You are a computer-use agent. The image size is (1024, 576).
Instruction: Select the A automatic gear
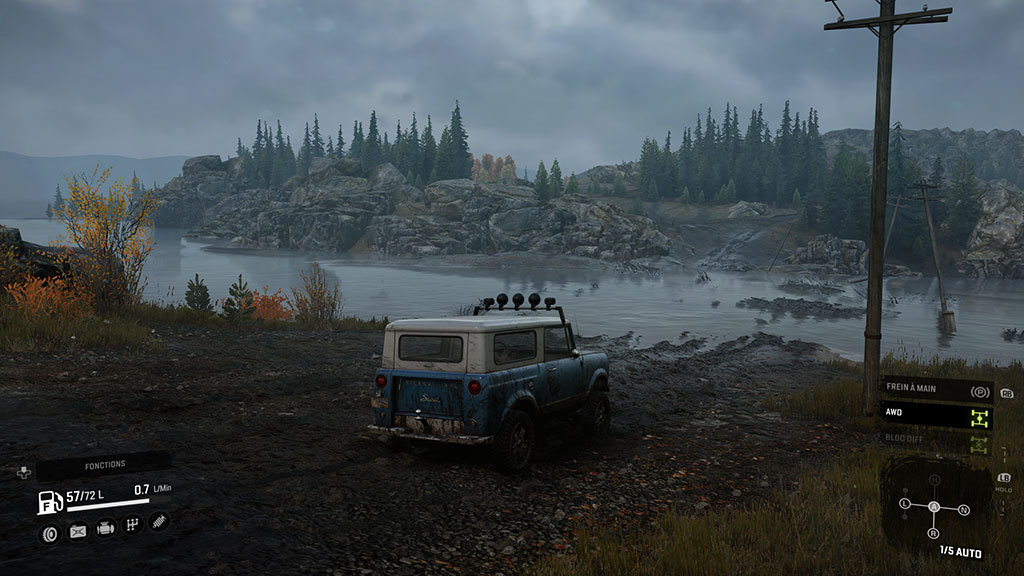(x=935, y=507)
